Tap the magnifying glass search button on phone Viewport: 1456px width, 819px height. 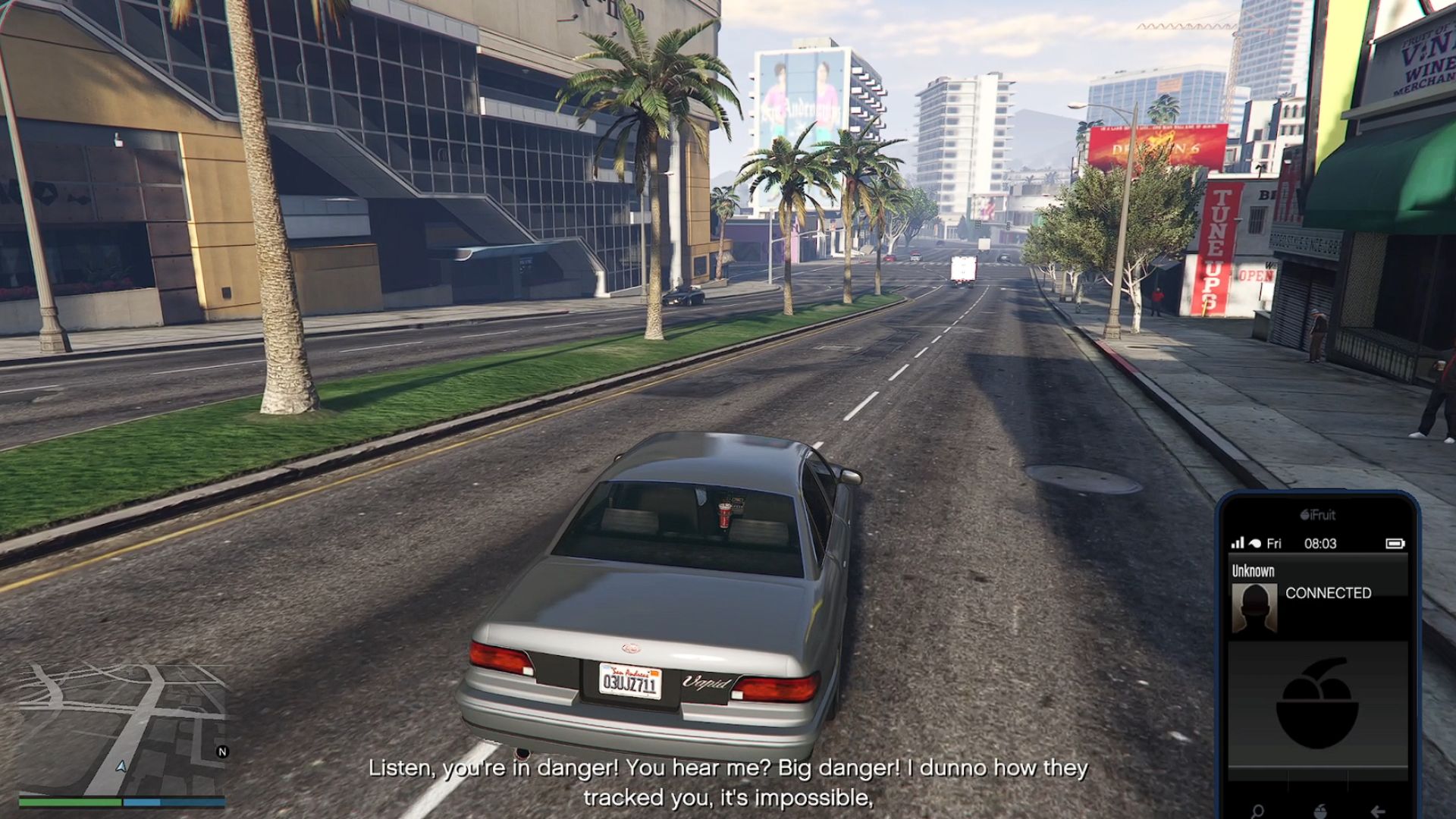1258,811
